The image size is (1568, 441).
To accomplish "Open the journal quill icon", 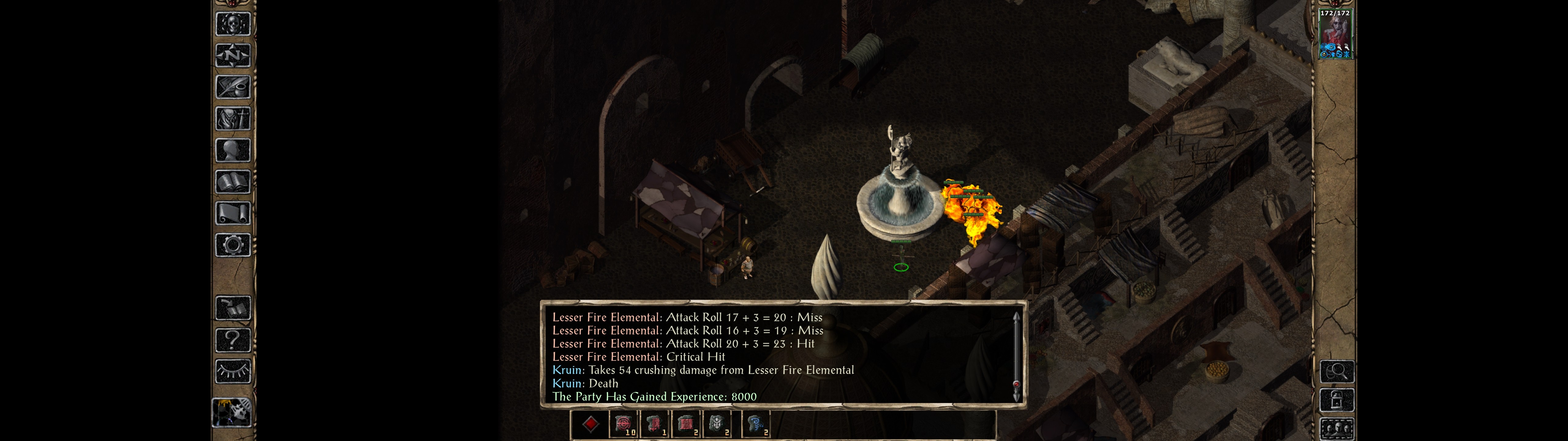I will [233, 87].
